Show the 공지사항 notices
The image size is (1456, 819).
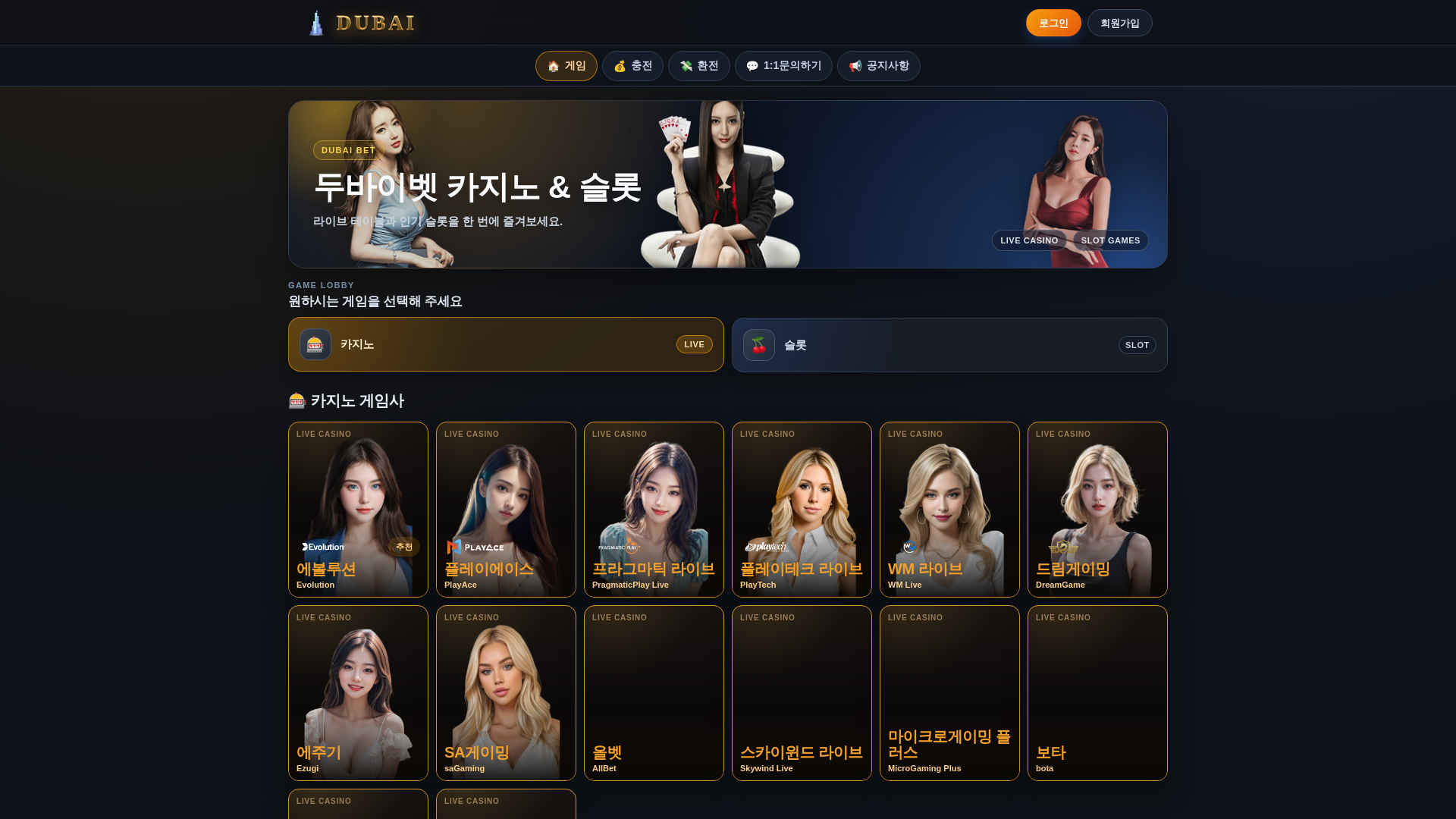click(878, 66)
